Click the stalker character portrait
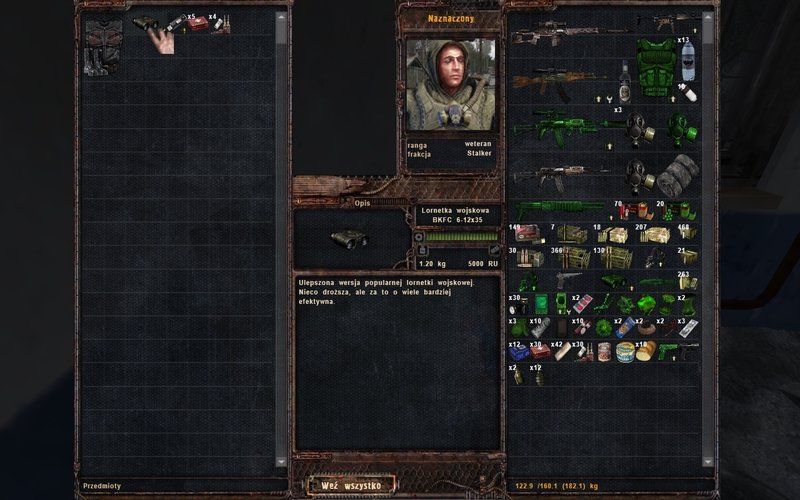The width and height of the screenshot is (800, 500). coord(449,84)
